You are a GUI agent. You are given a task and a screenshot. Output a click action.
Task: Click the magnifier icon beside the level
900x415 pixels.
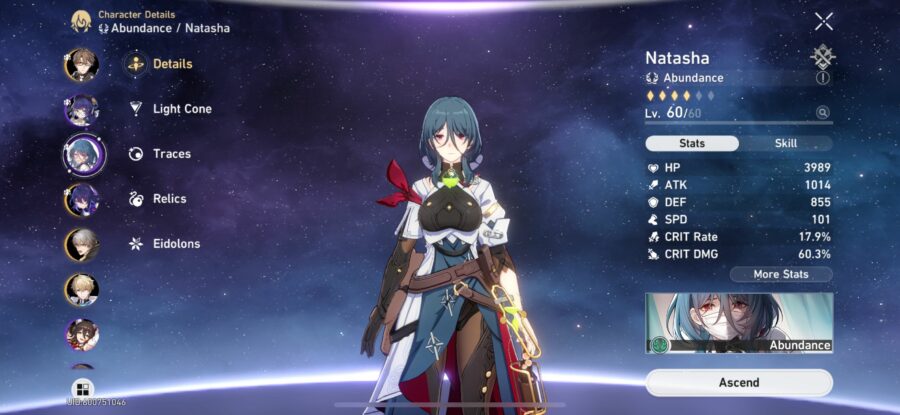click(x=822, y=113)
